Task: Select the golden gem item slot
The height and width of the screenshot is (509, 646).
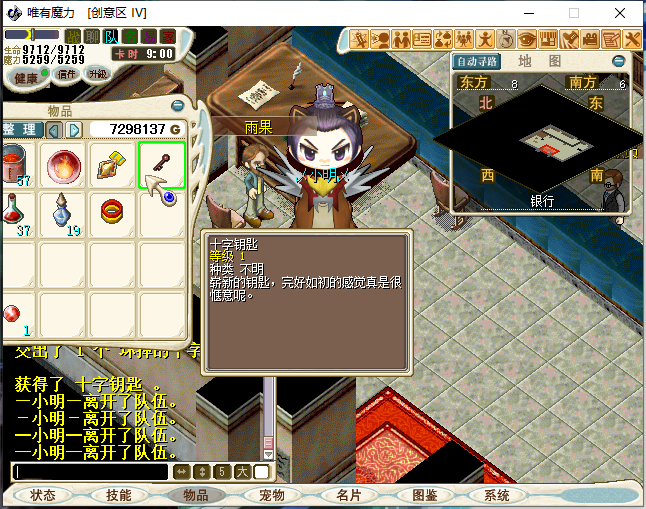Action: [113, 165]
